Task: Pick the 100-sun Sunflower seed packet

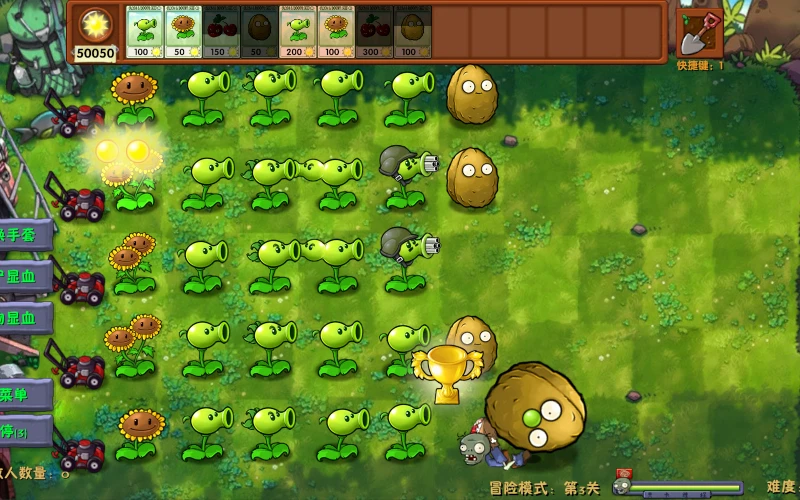Action: coord(334,33)
